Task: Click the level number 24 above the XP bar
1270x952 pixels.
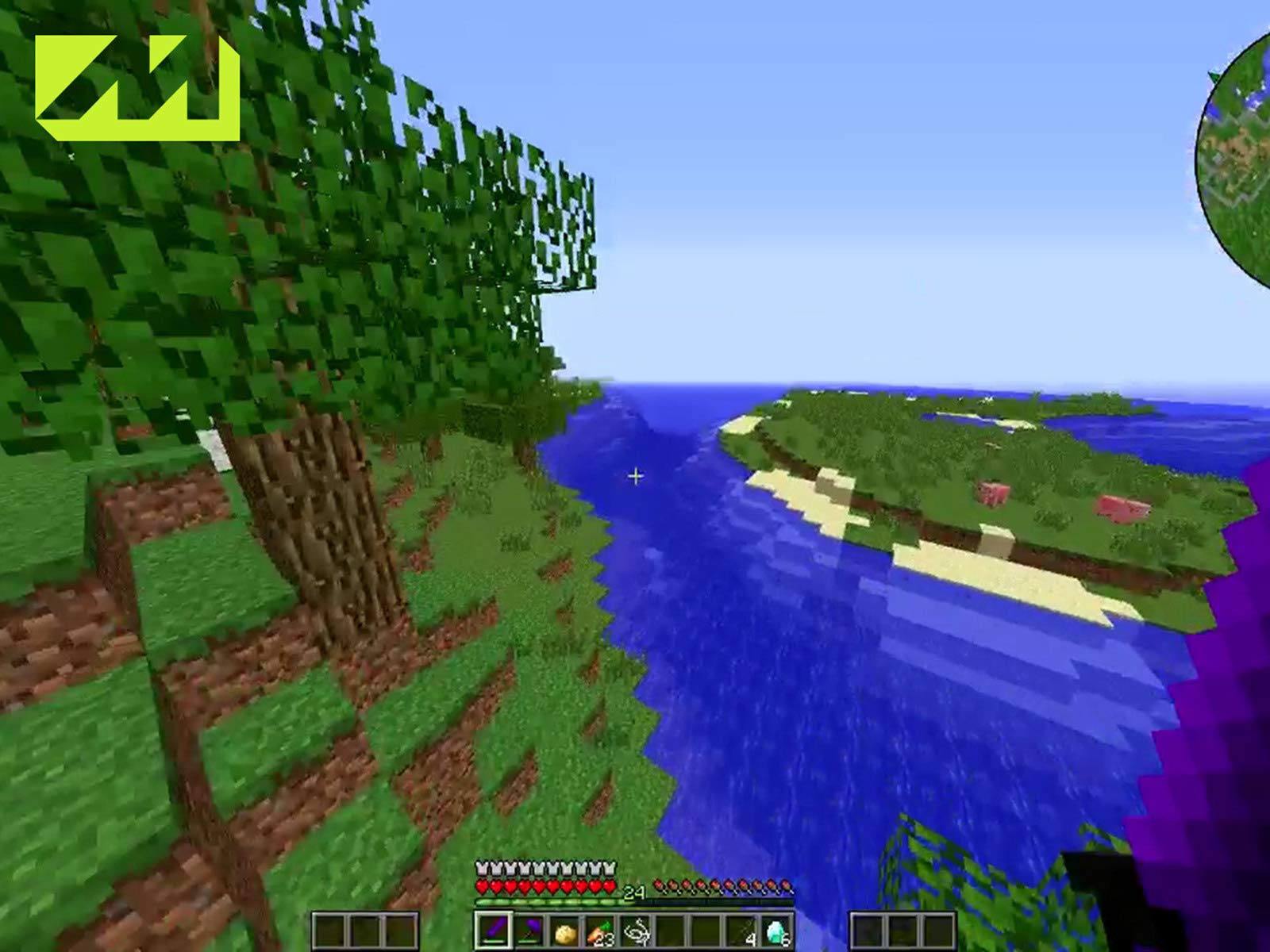Action: pos(633,890)
